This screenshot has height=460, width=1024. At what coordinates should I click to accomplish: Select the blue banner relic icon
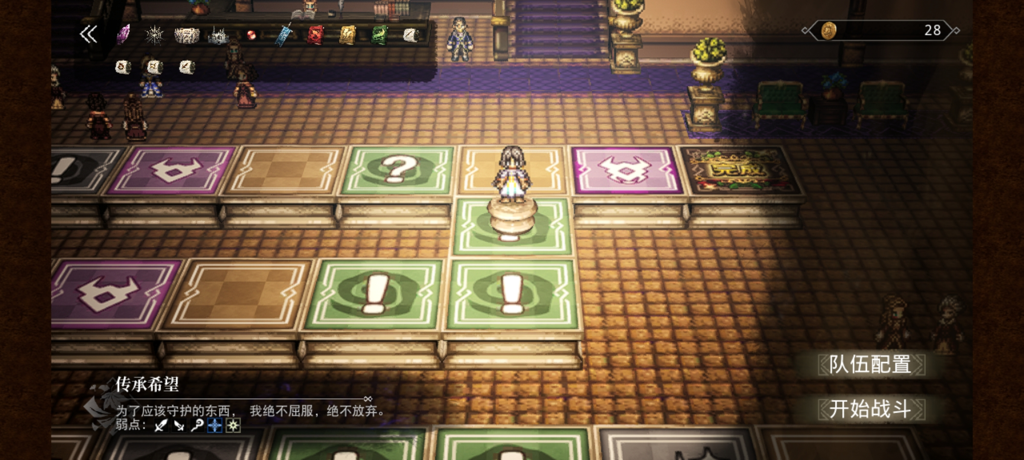tap(284, 35)
